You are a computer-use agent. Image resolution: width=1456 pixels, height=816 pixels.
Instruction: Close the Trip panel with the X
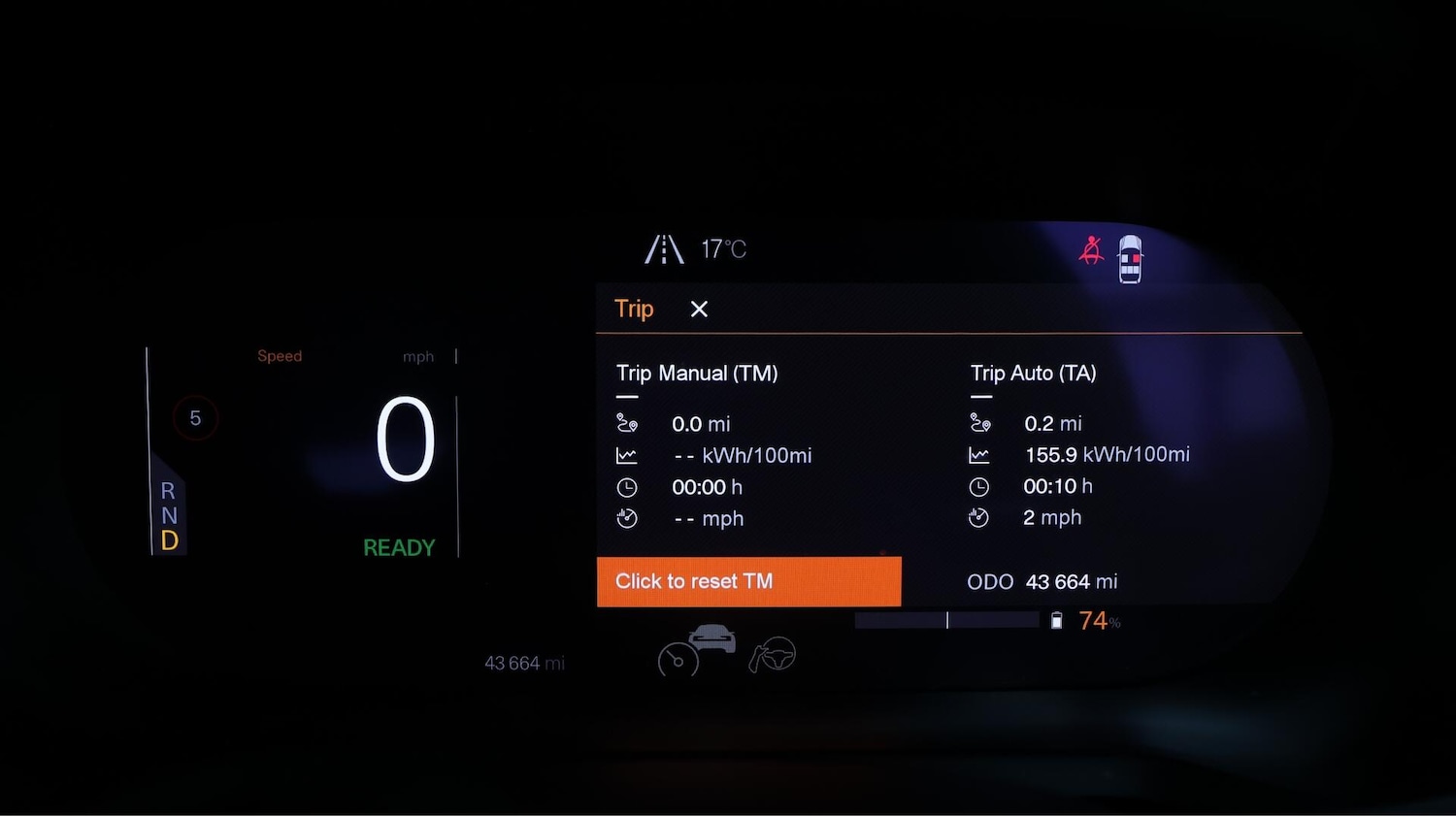pyautogui.click(x=699, y=310)
